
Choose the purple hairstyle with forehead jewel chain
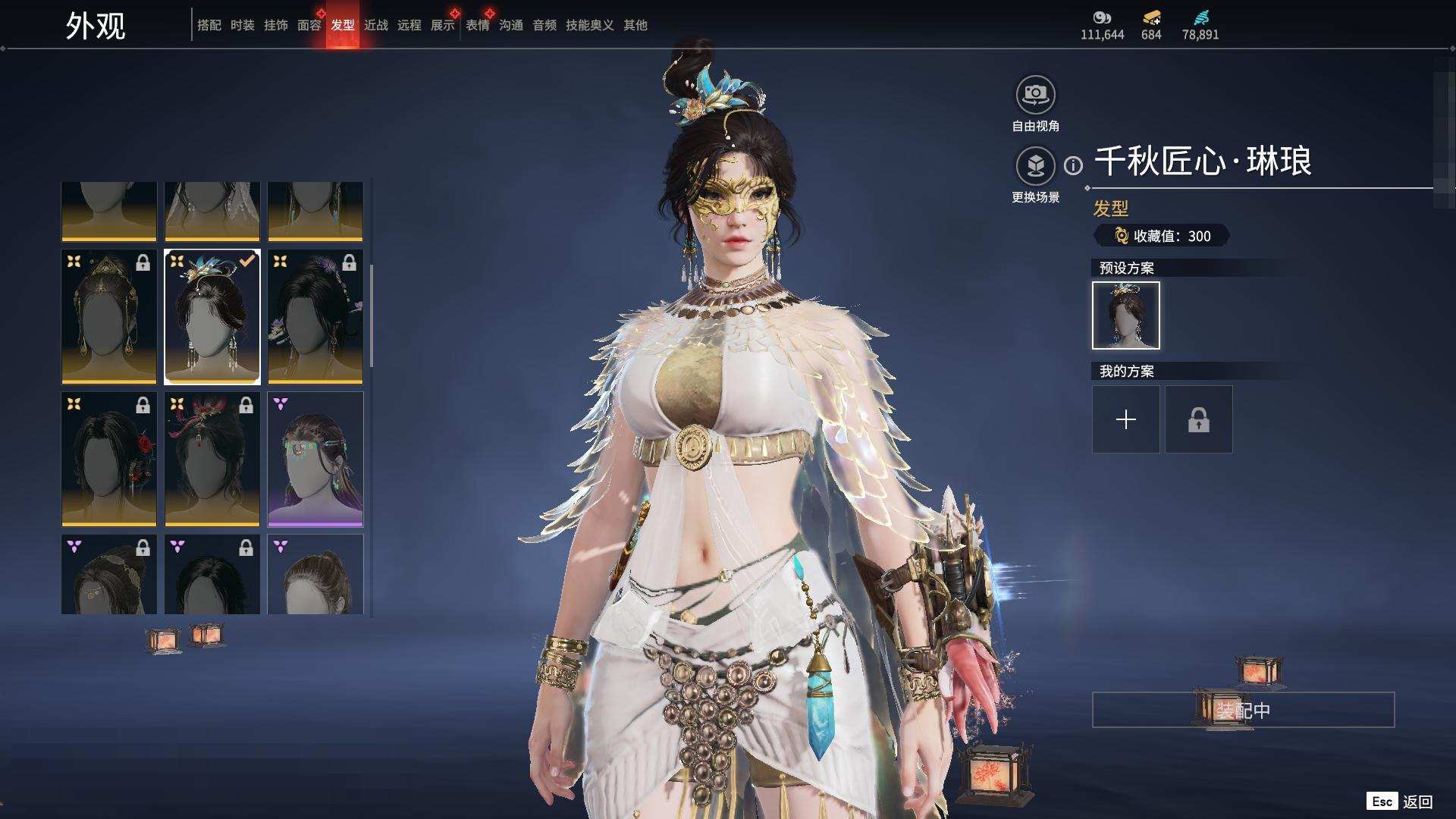pos(315,459)
